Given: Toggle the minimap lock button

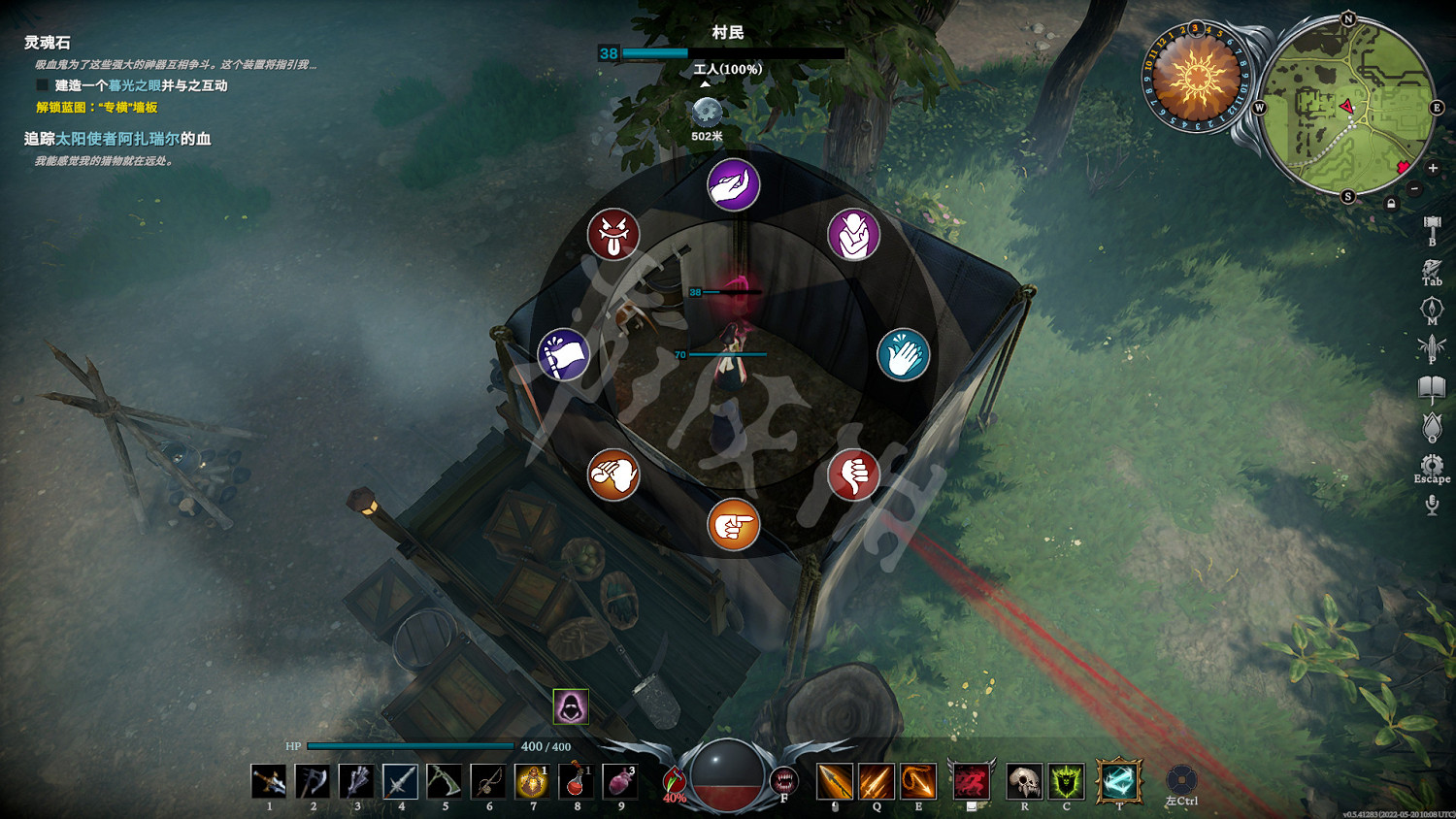Looking at the screenshot, I should click(x=1391, y=204).
